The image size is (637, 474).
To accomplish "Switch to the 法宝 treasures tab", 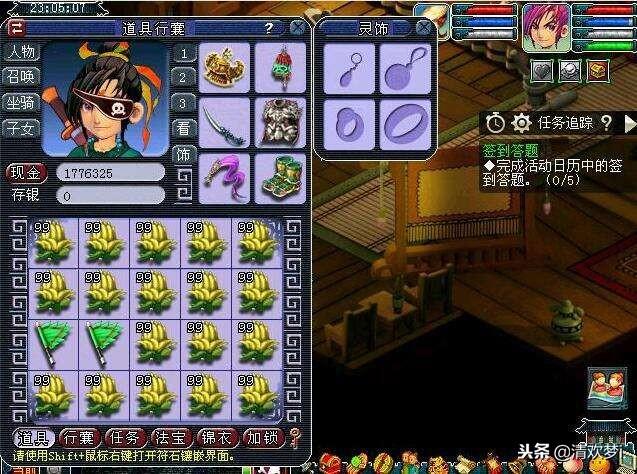I will [x=171, y=438].
